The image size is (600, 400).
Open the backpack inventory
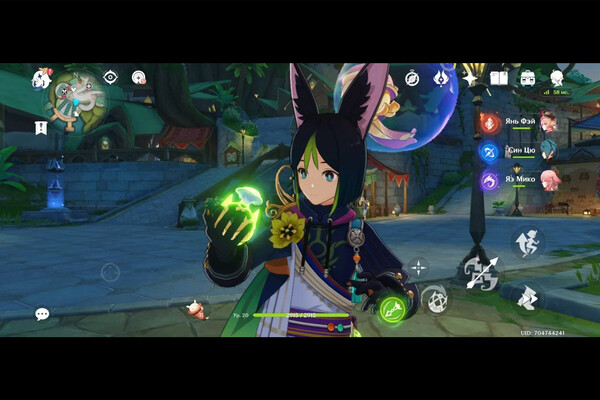[x=527, y=77]
